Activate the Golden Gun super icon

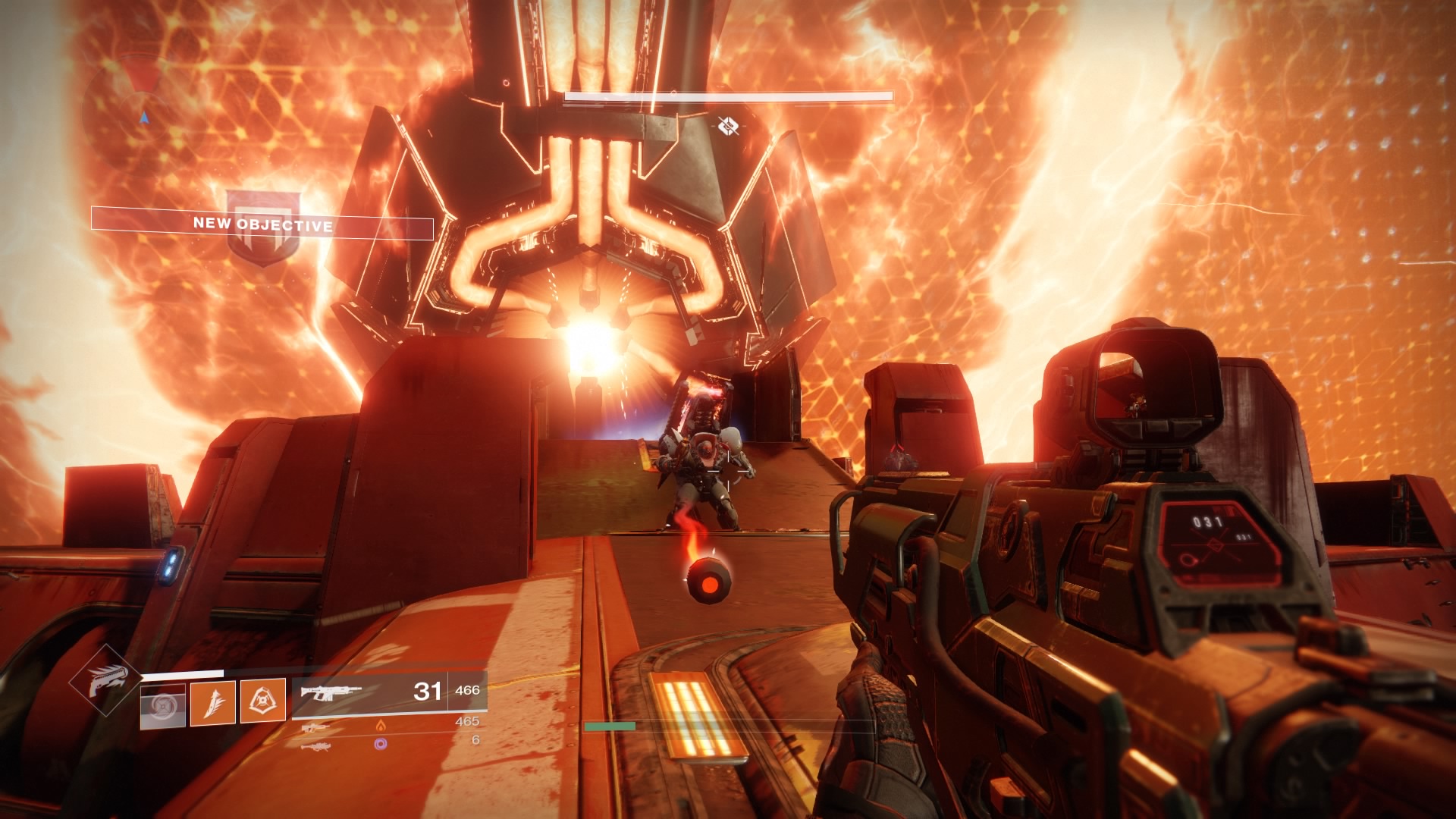(x=105, y=679)
